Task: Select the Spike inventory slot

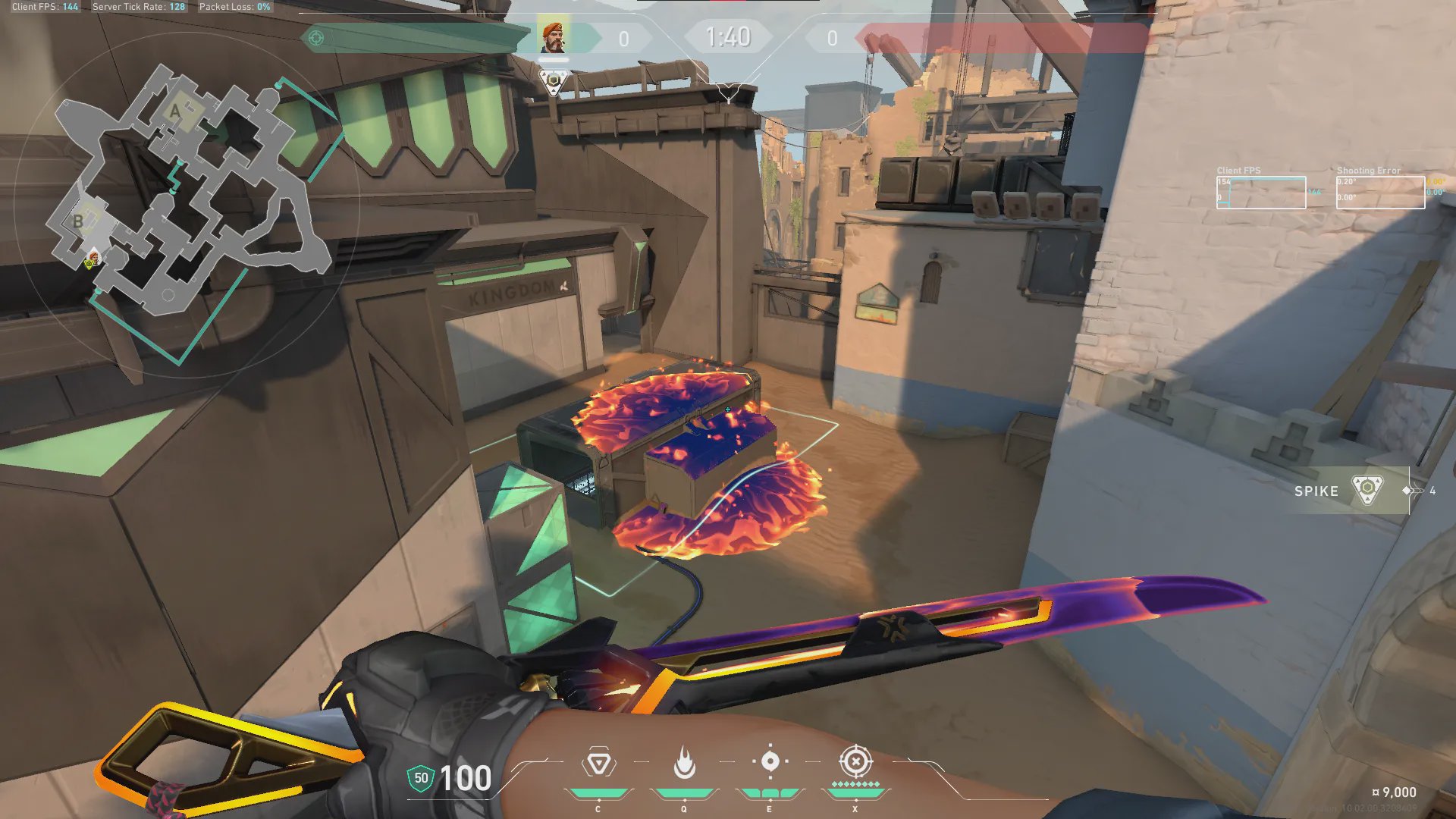Action: [1350, 491]
